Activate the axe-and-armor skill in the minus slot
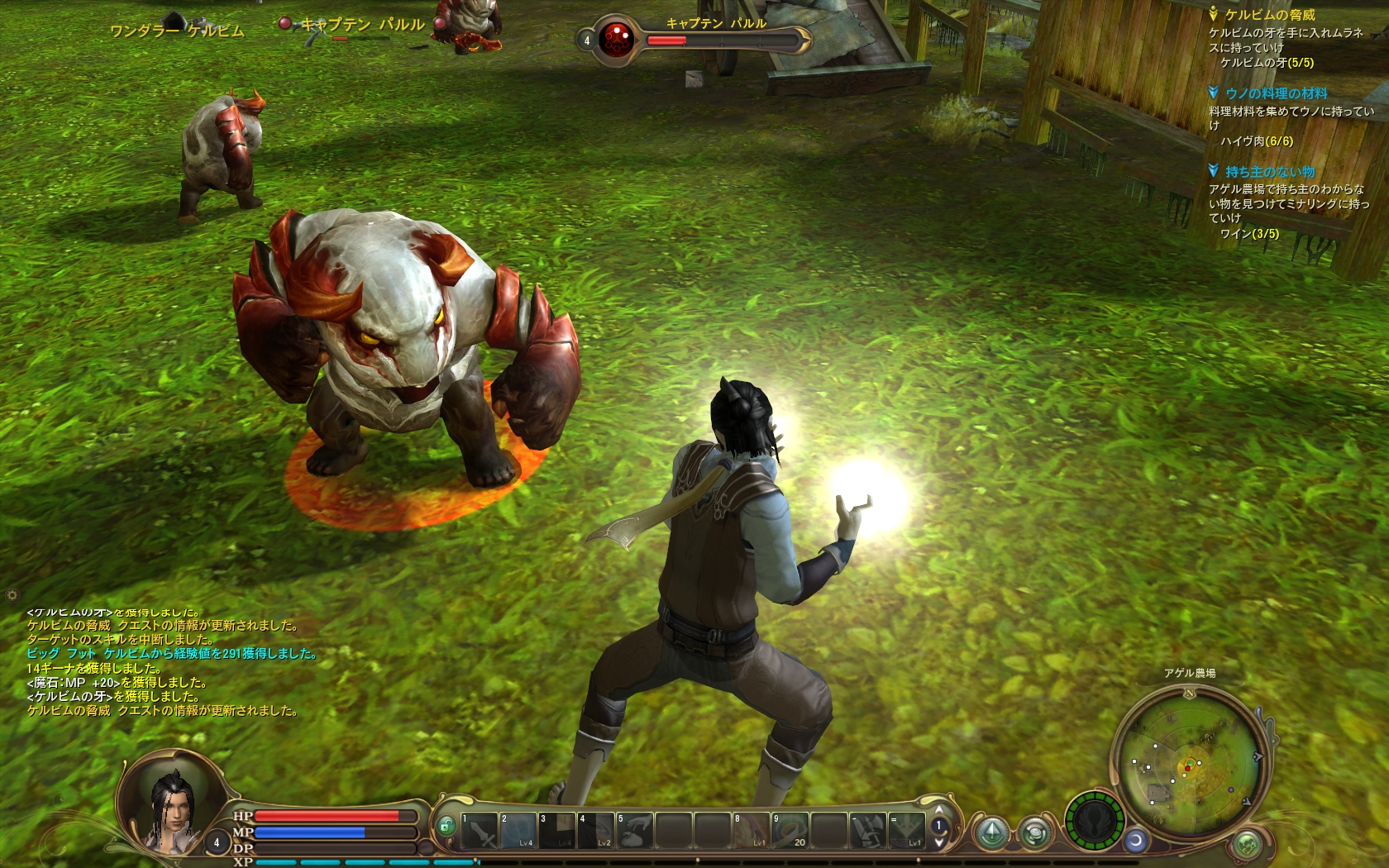This screenshot has width=1389, height=868. click(868, 830)
